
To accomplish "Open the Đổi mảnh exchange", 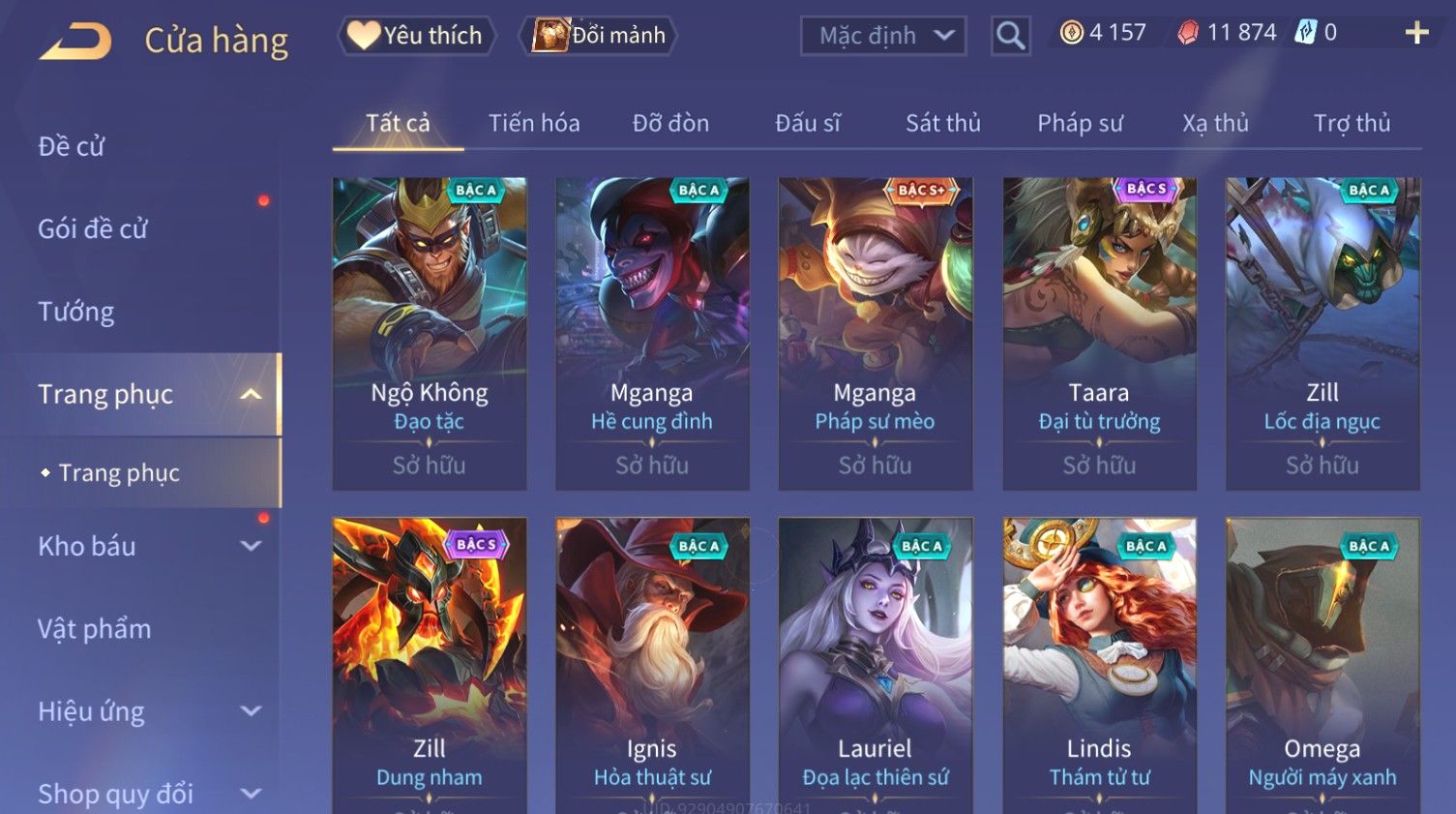I will (599, 36).
